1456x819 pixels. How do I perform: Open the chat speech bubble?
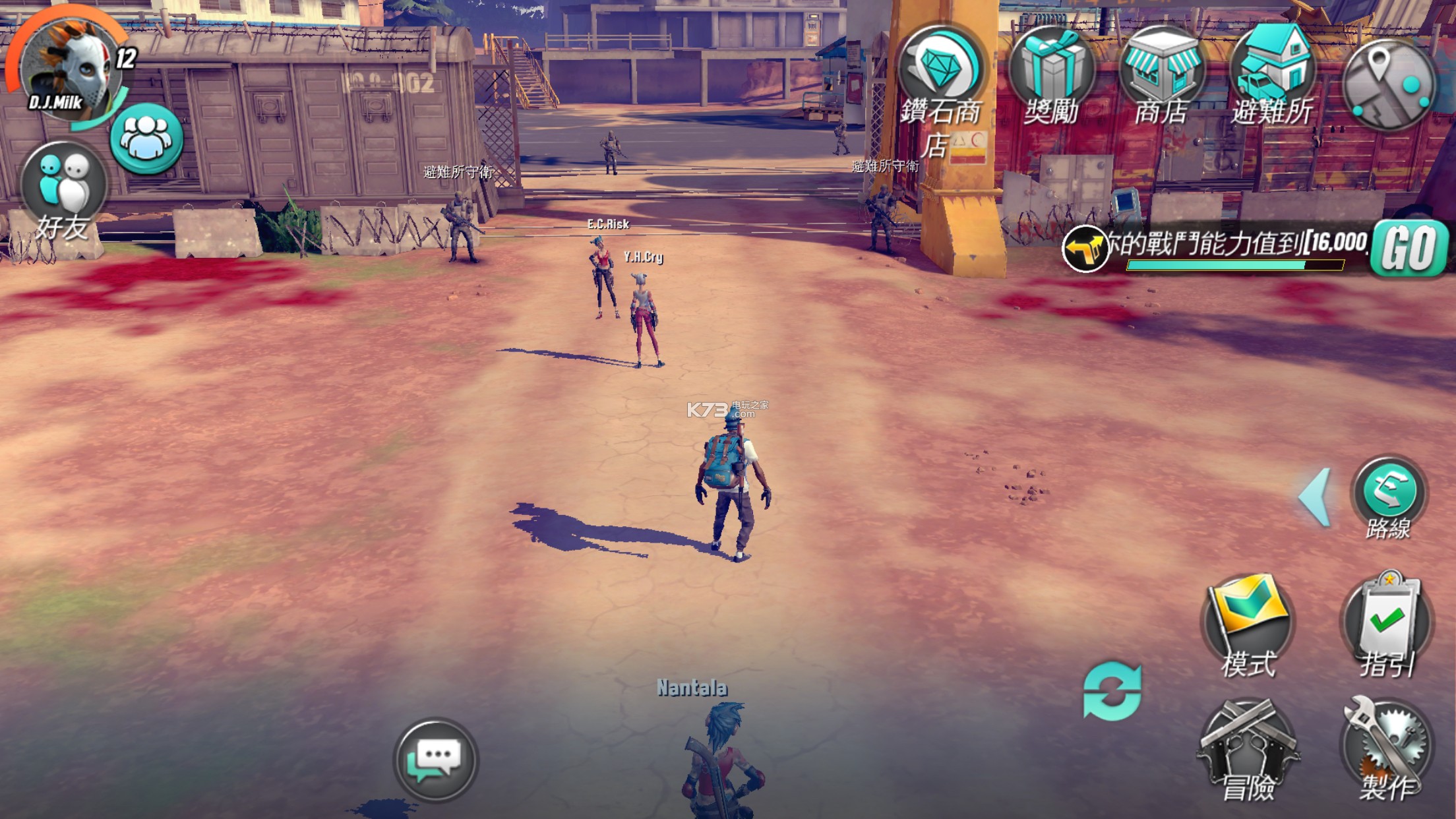point(435,760)
